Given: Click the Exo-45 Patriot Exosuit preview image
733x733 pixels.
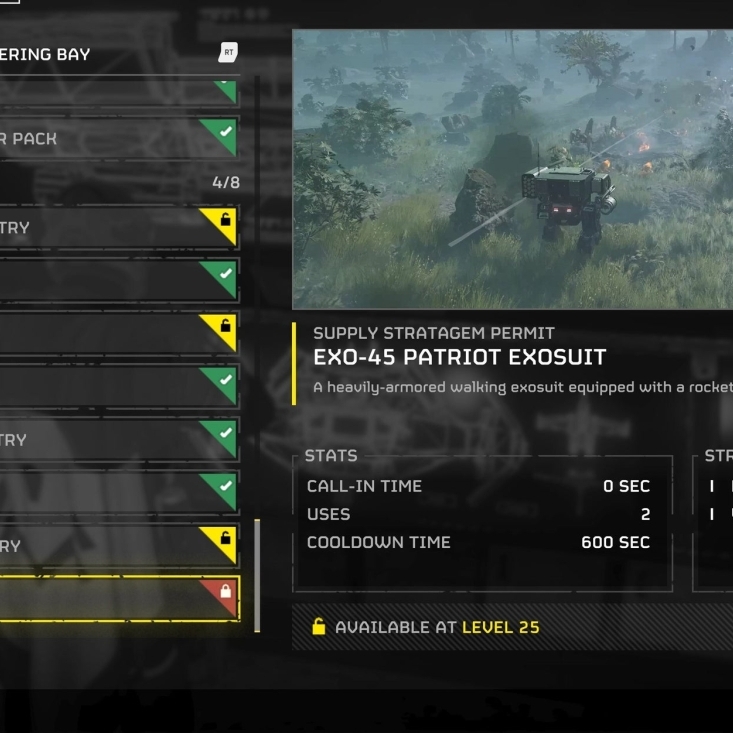Looking at the screenshot, I should 512,169.
